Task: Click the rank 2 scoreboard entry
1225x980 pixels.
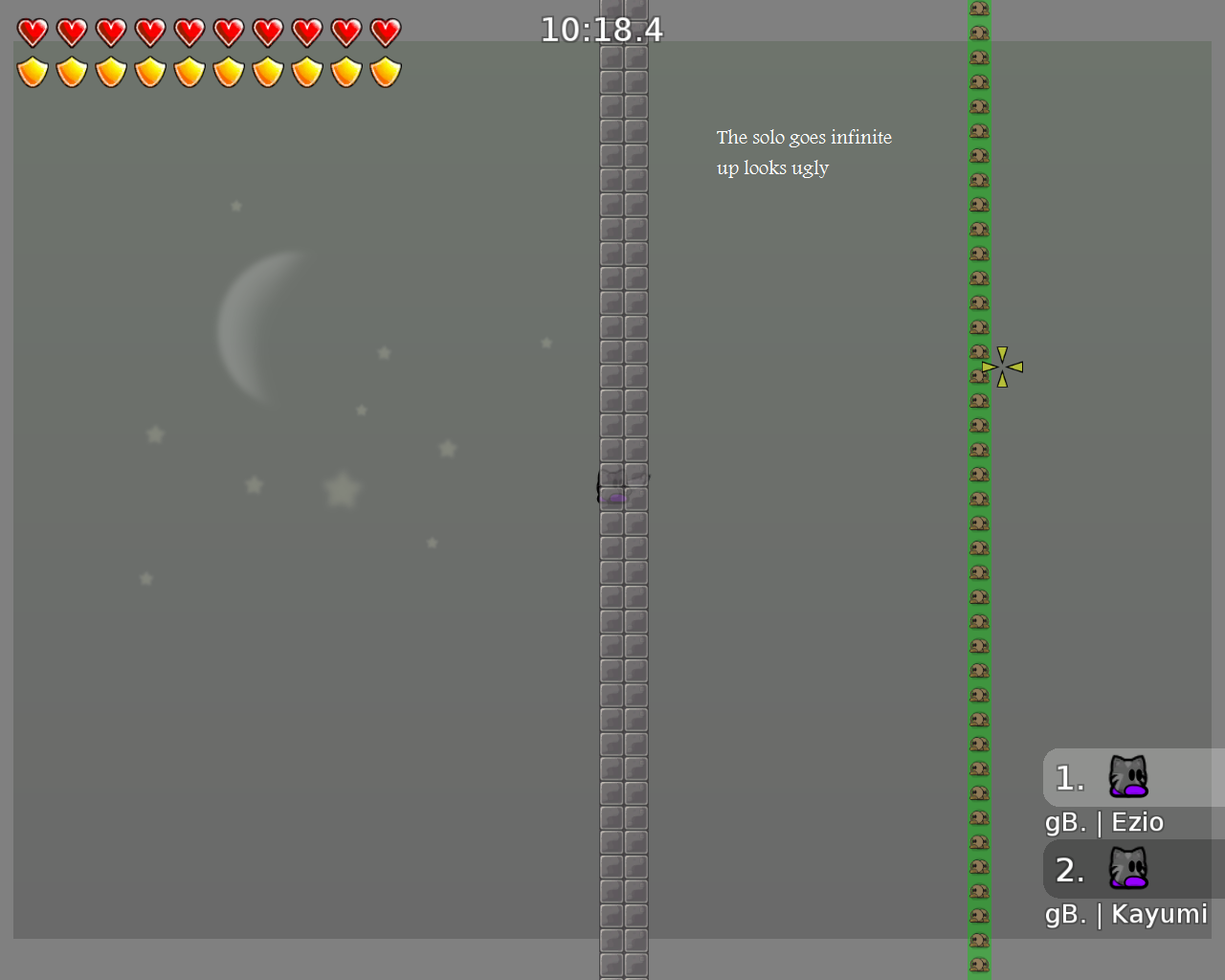Action: [x=1071, y=870]
